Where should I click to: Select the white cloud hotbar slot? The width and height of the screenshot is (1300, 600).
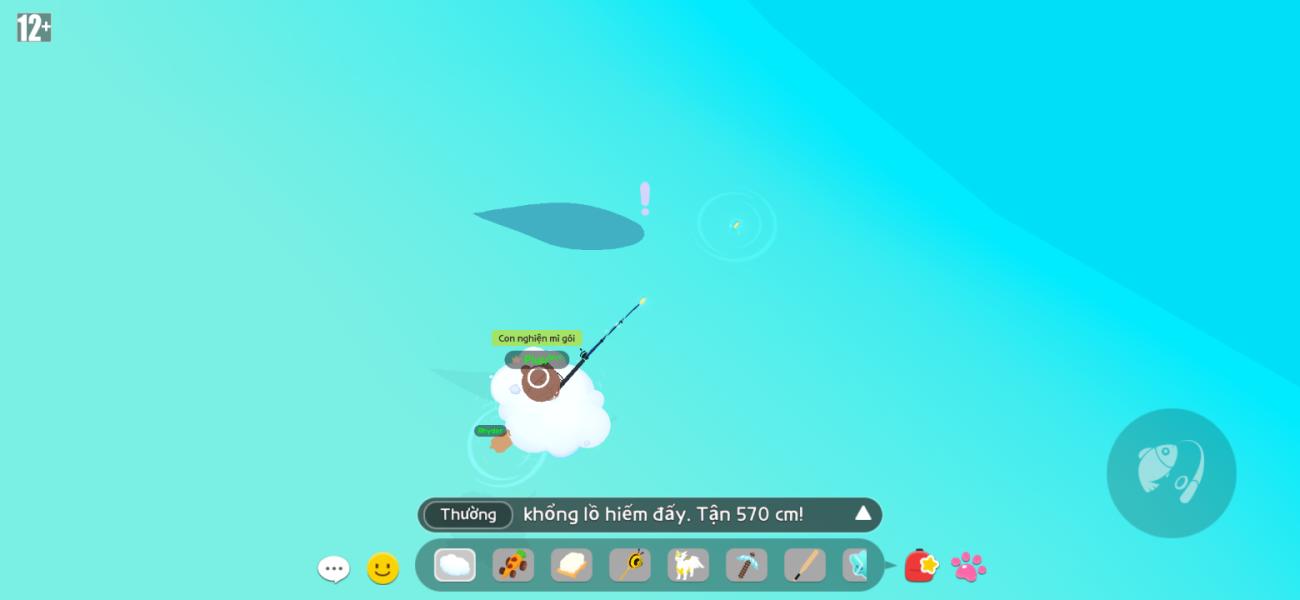coord(455,565)
